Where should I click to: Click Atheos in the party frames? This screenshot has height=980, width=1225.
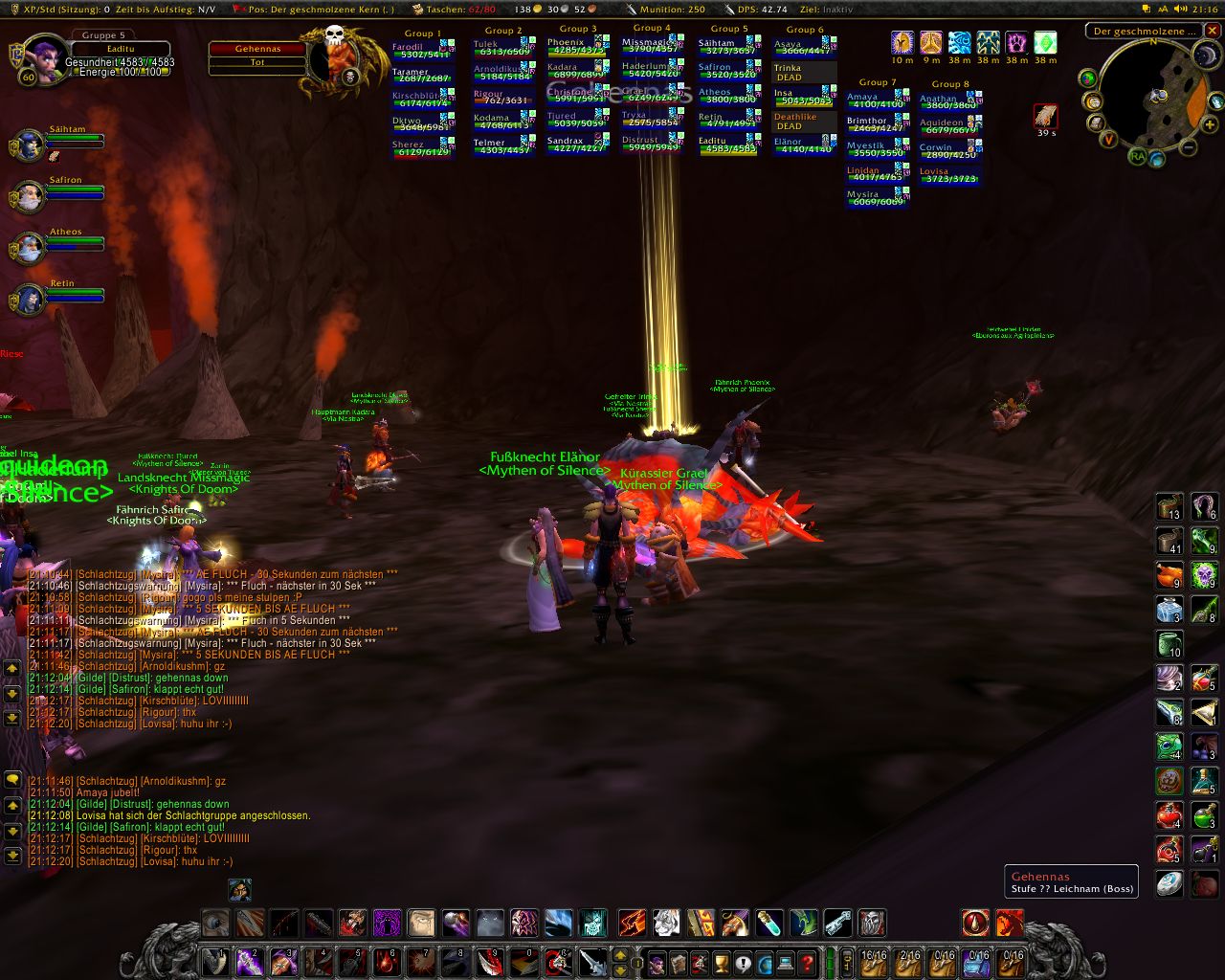[x=27, y=249]
